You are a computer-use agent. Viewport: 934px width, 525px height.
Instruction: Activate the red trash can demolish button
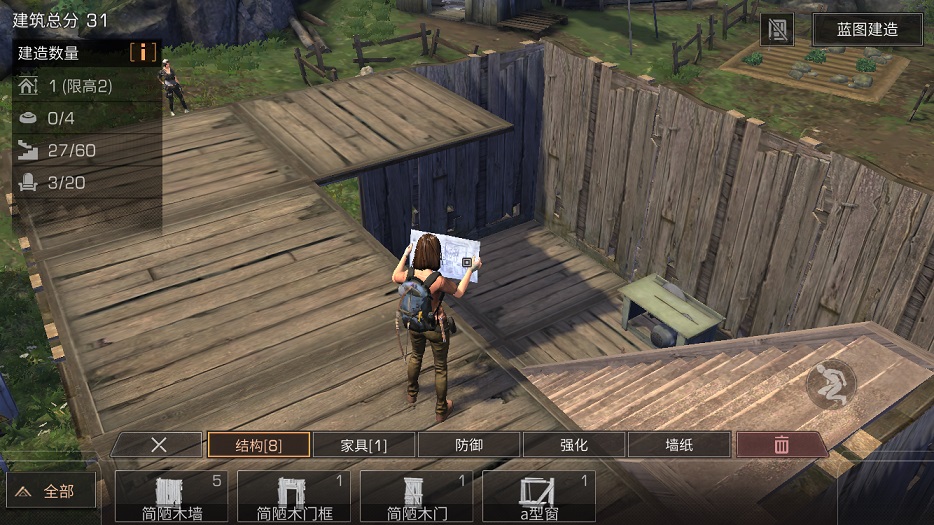coord(782,445)
